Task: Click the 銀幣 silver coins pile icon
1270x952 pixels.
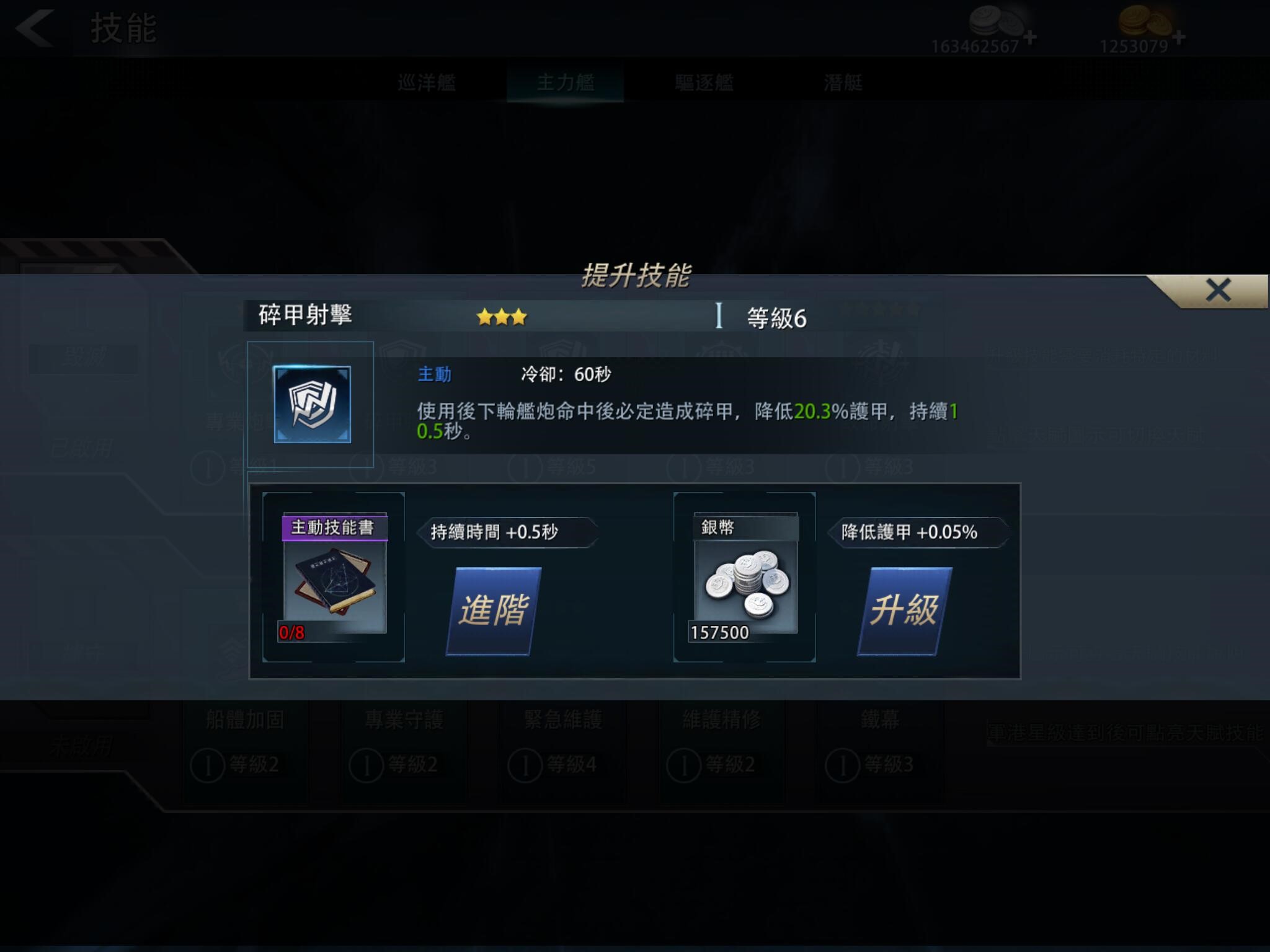Action: tap(744, 583)
